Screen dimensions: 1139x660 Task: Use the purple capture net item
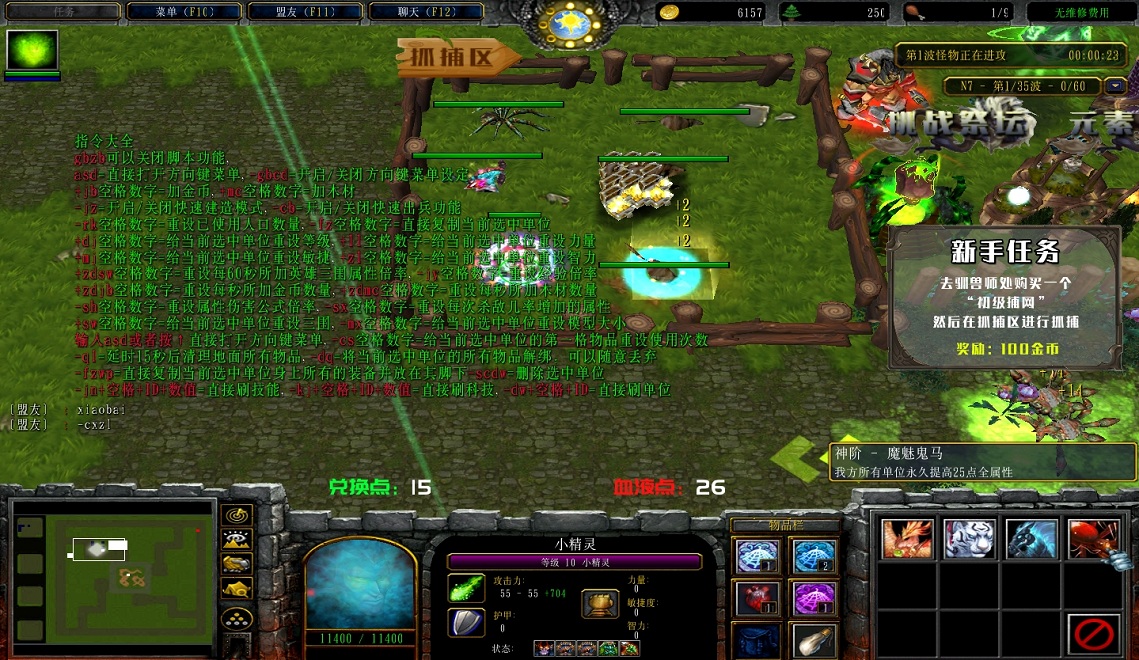814,597
